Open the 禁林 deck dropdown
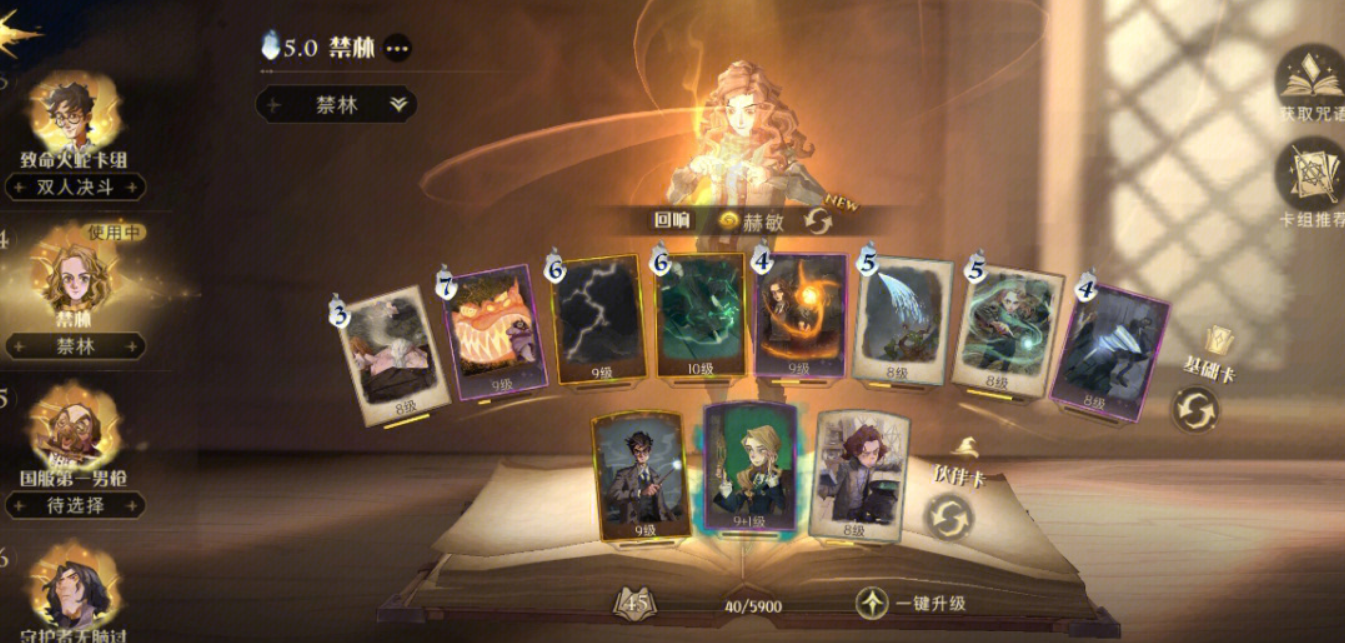 [336, 104]
